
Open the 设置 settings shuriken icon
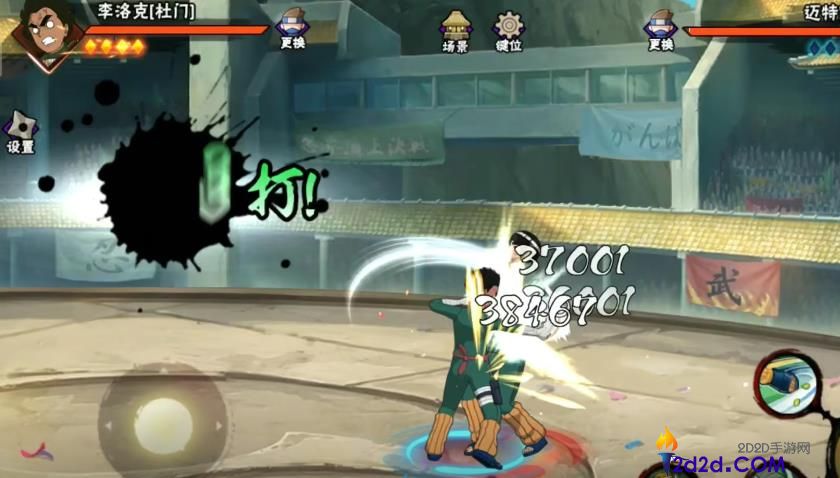[x=21, y=131]
